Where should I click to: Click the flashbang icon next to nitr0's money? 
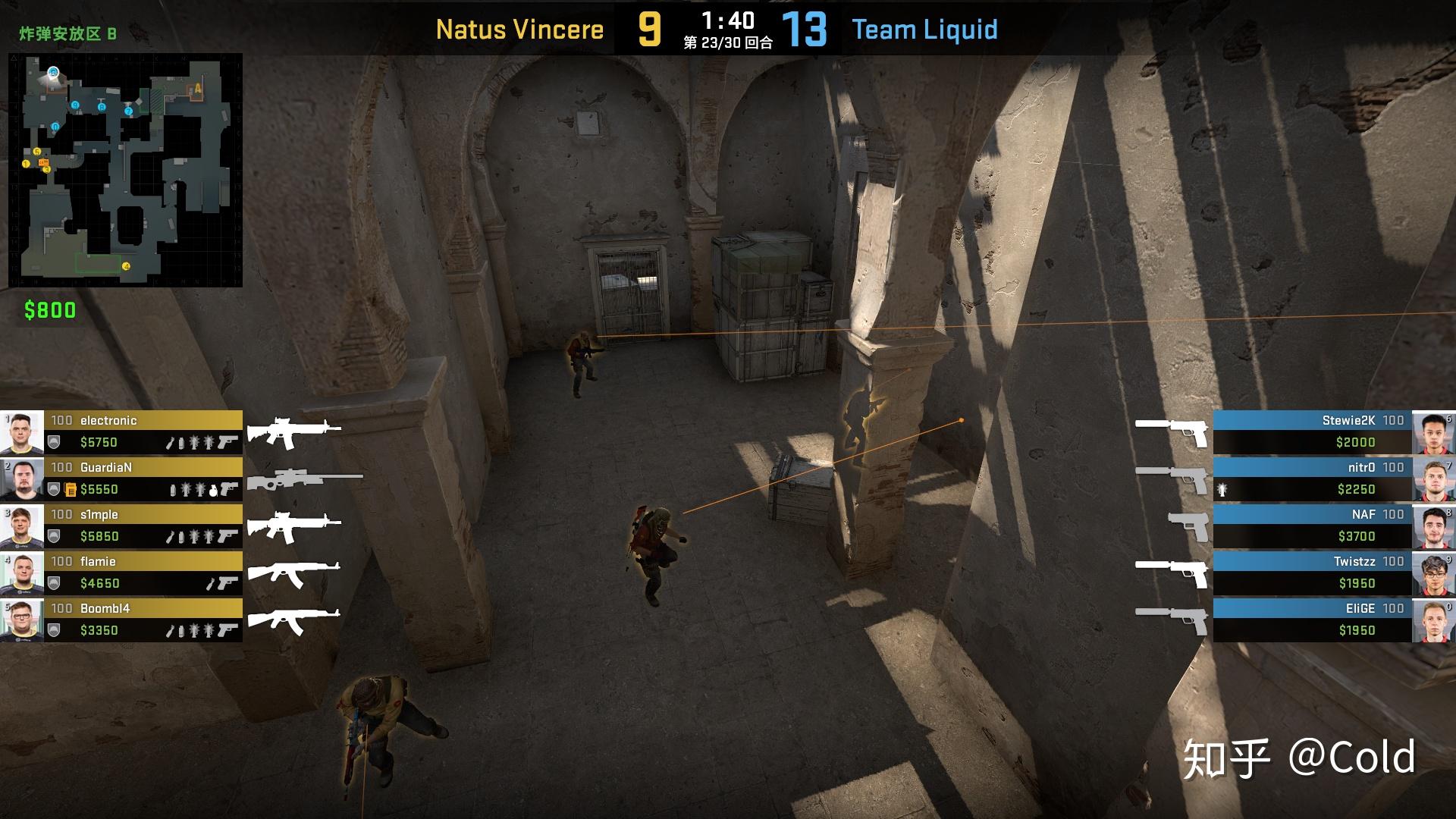click(x=1222, y=490)
